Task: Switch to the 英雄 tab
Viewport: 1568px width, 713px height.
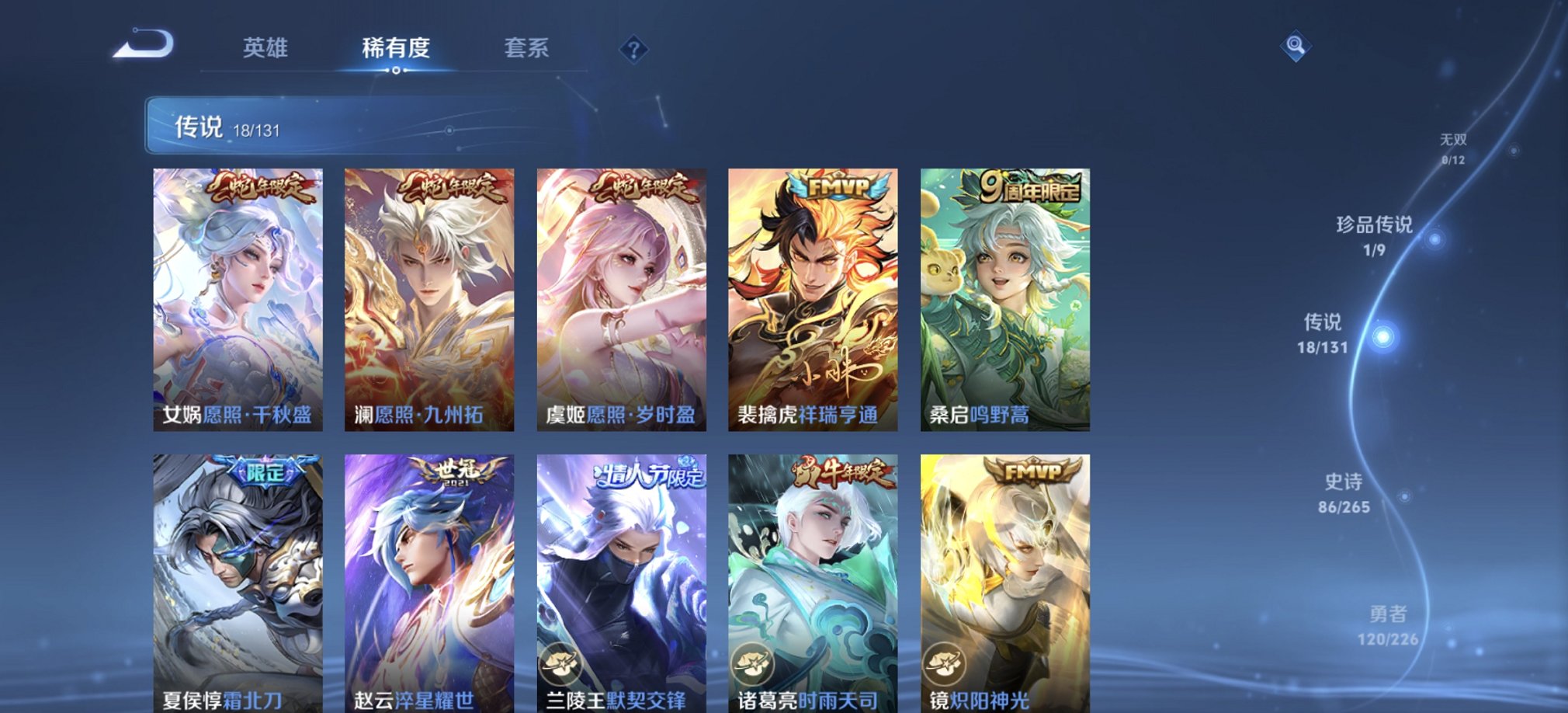Action: tap(267, 48)
